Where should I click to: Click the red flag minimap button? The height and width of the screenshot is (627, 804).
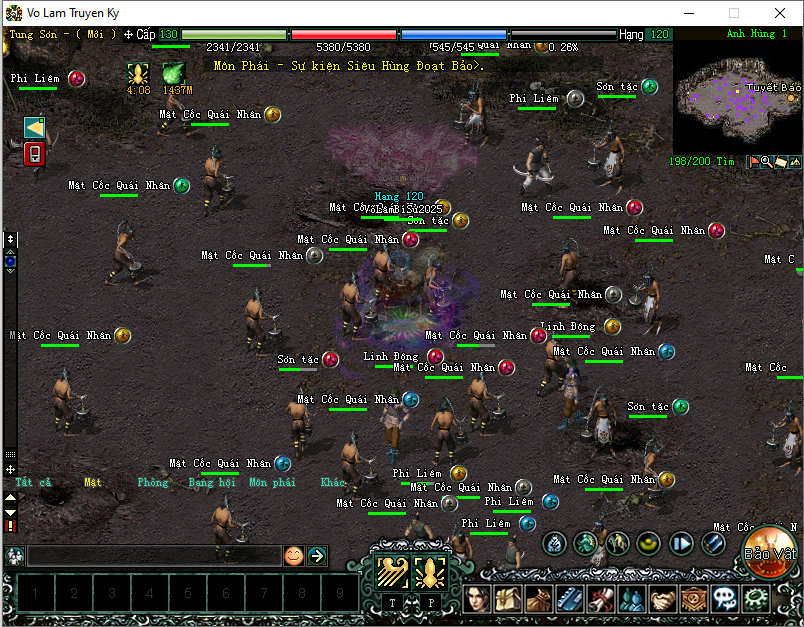754,161
